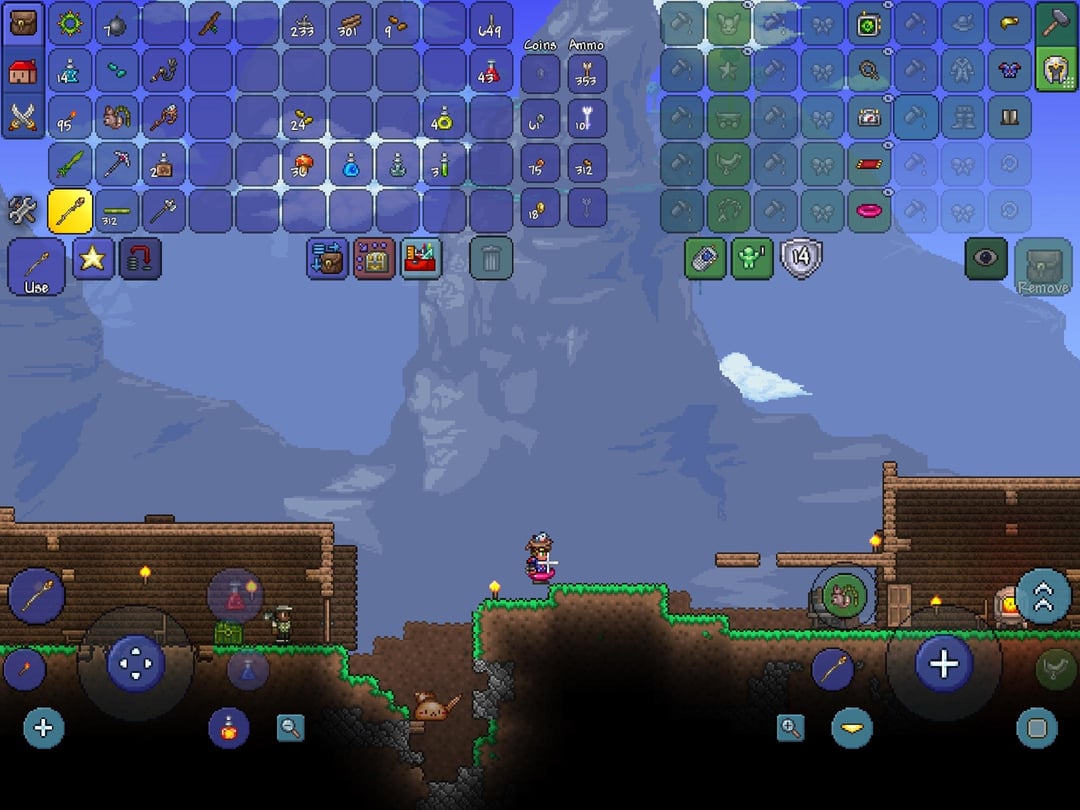This screenshot has width=1080, height=810.
Task: Pick the green sword in the inventory
Action: tap(70, 164)
